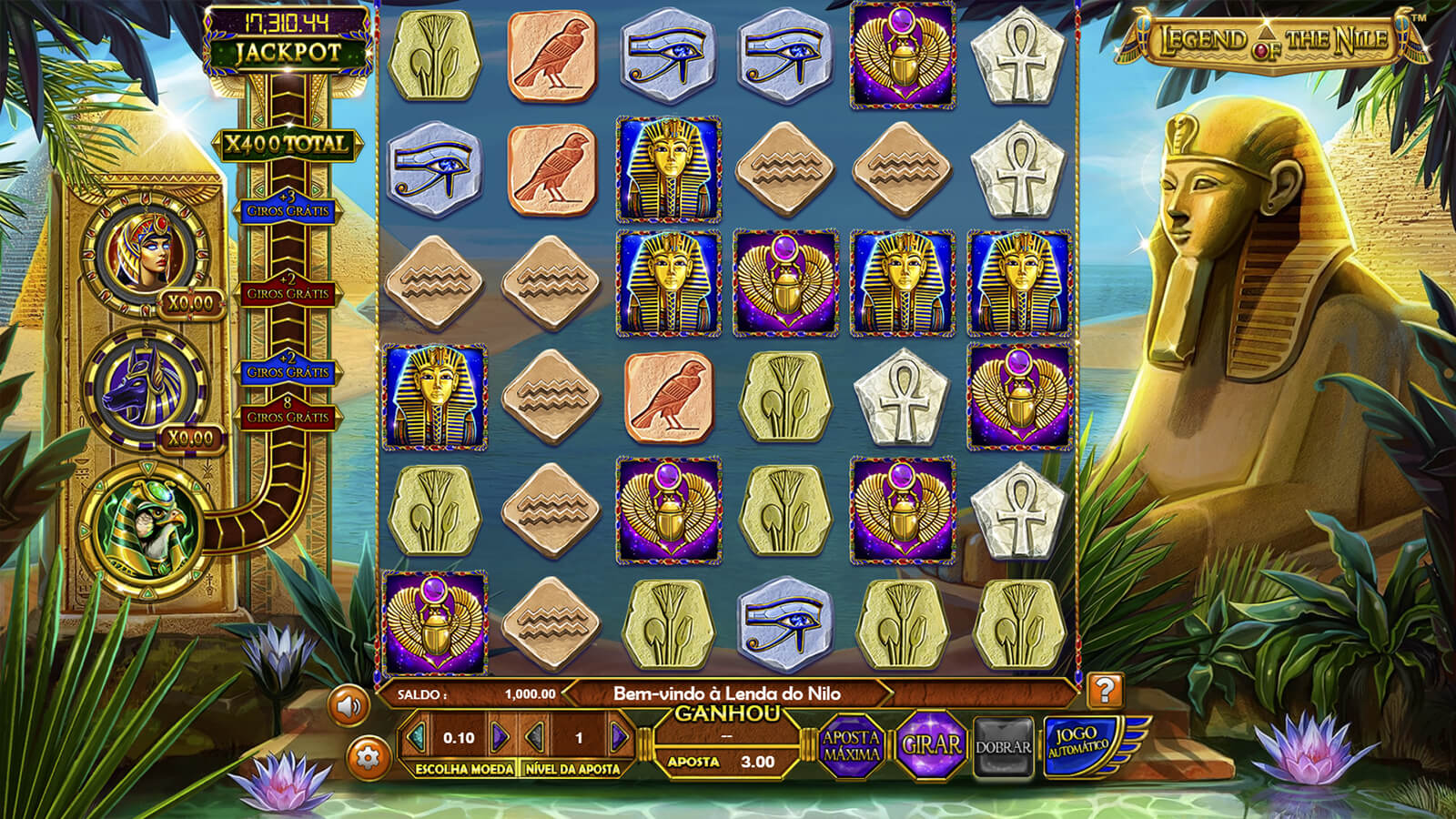
Task: Spin the reels with the GIRAR button
Action: point(931,745)
